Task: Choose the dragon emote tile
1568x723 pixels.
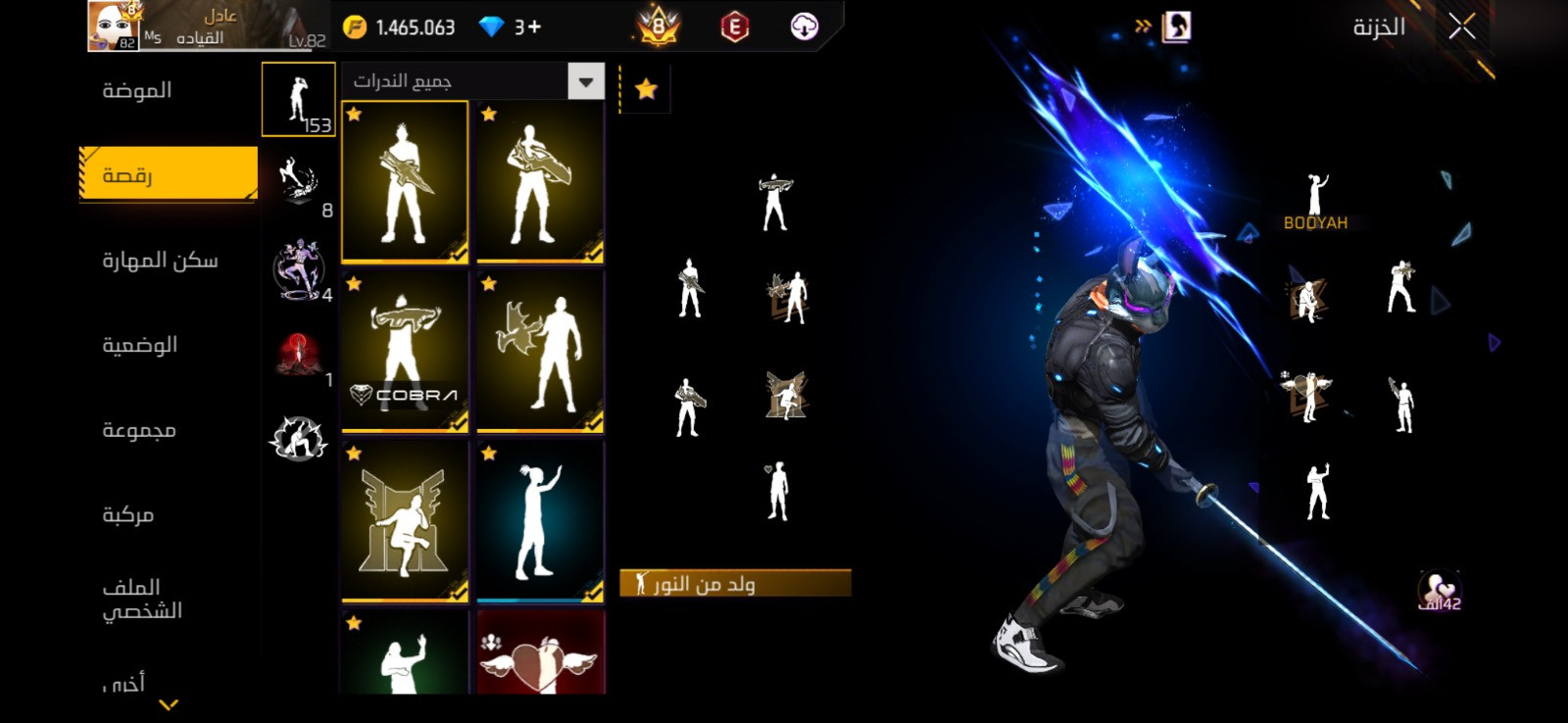Action: coord(540,352)
